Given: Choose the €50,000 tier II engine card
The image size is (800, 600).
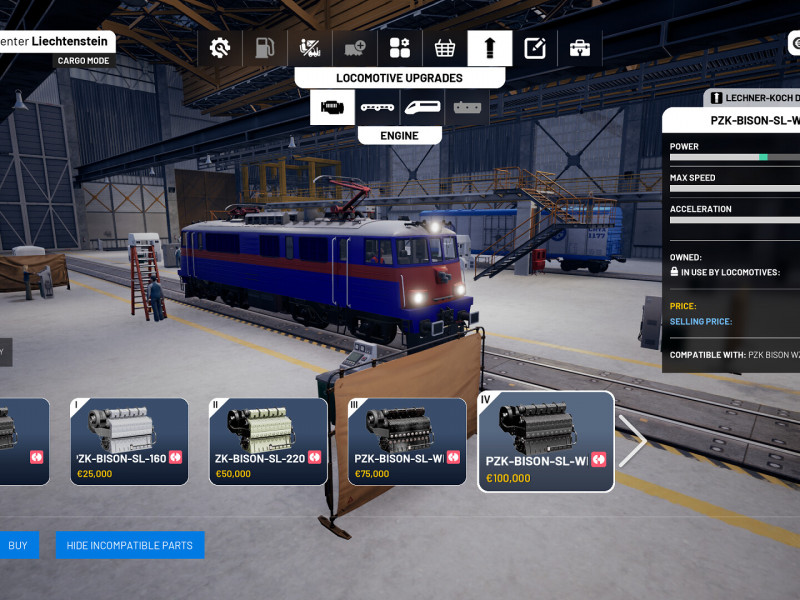Looking at the screenshot, I should tap(268, 441).
